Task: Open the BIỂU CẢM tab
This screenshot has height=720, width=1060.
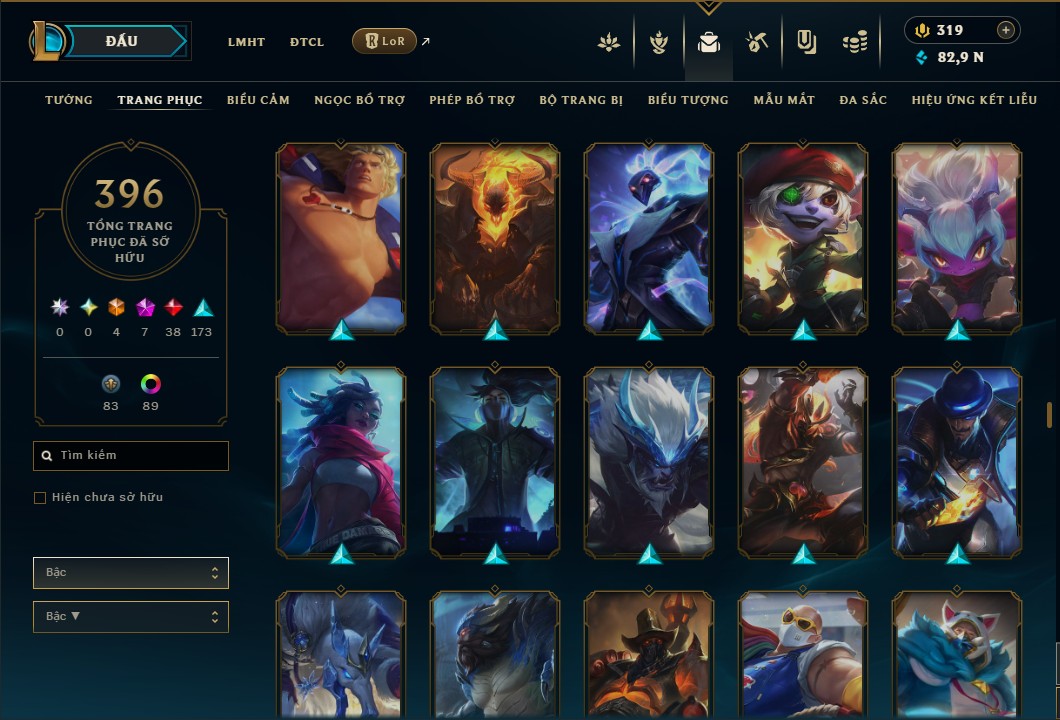Action: pyautogui.click(x=258, y=100)
